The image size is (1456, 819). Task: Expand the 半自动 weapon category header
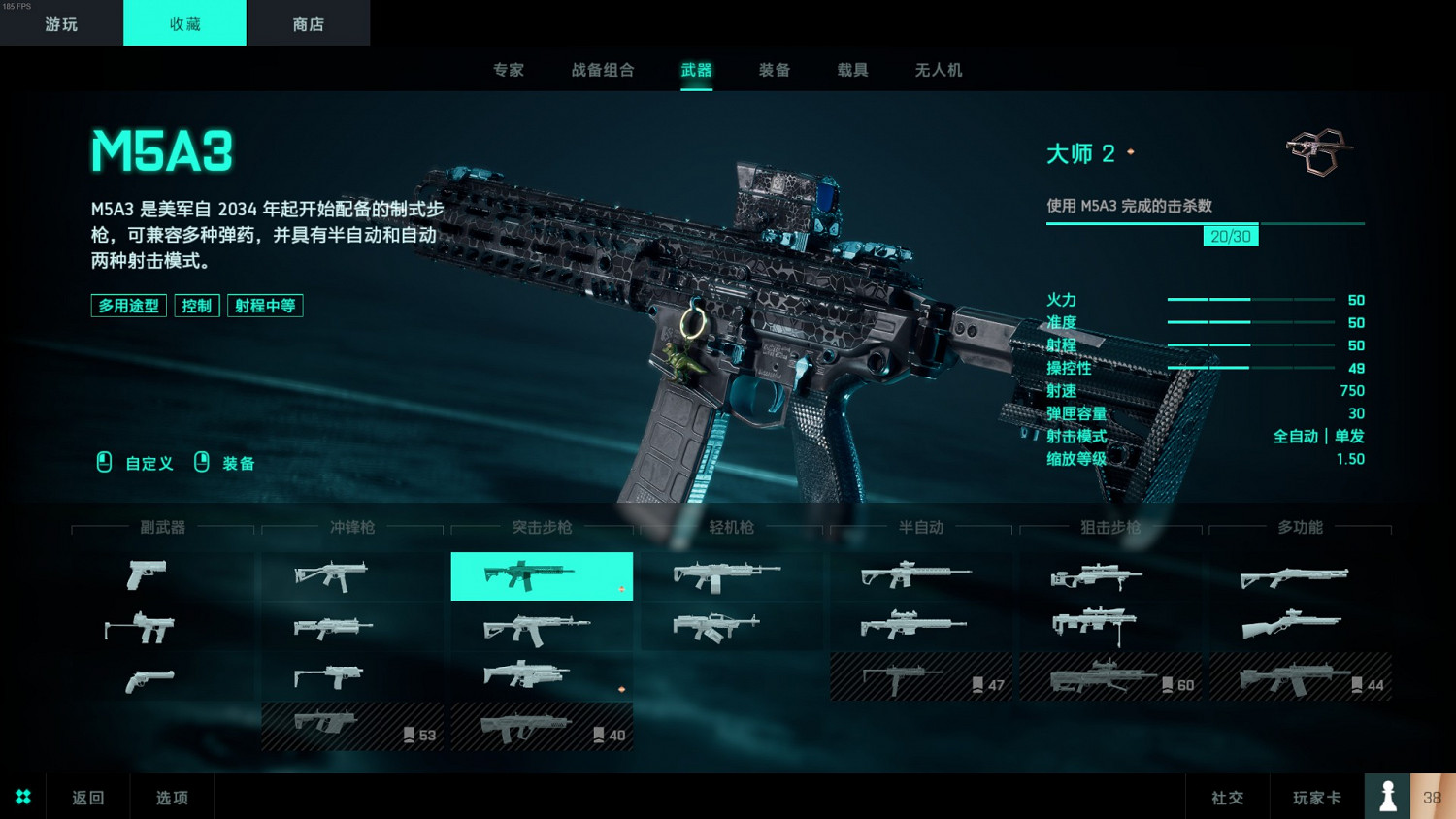click(x=919, y=528)
